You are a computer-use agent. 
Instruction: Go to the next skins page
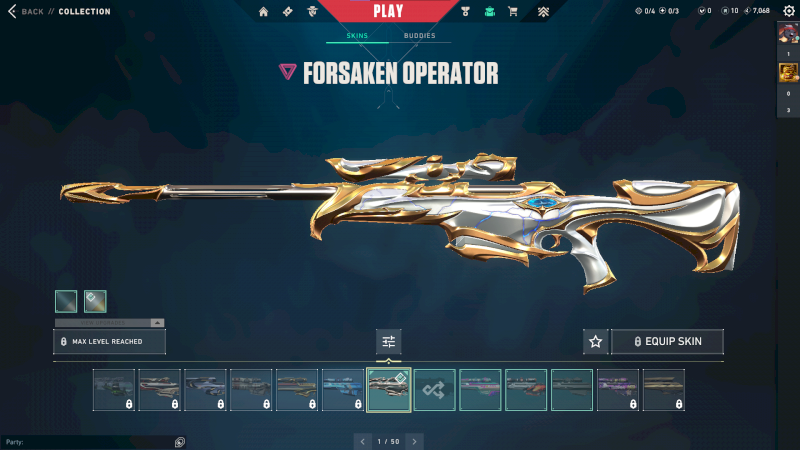415,441
